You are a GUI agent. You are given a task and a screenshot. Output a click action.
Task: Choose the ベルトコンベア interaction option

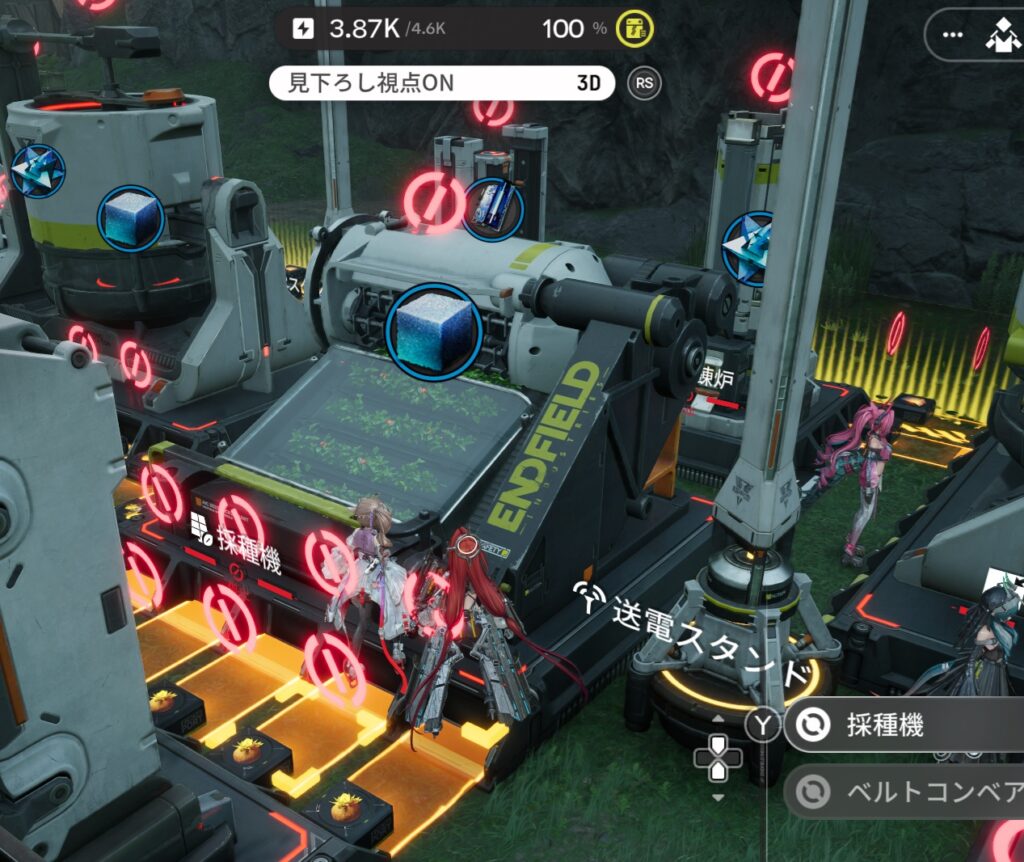tap(900, 793)
